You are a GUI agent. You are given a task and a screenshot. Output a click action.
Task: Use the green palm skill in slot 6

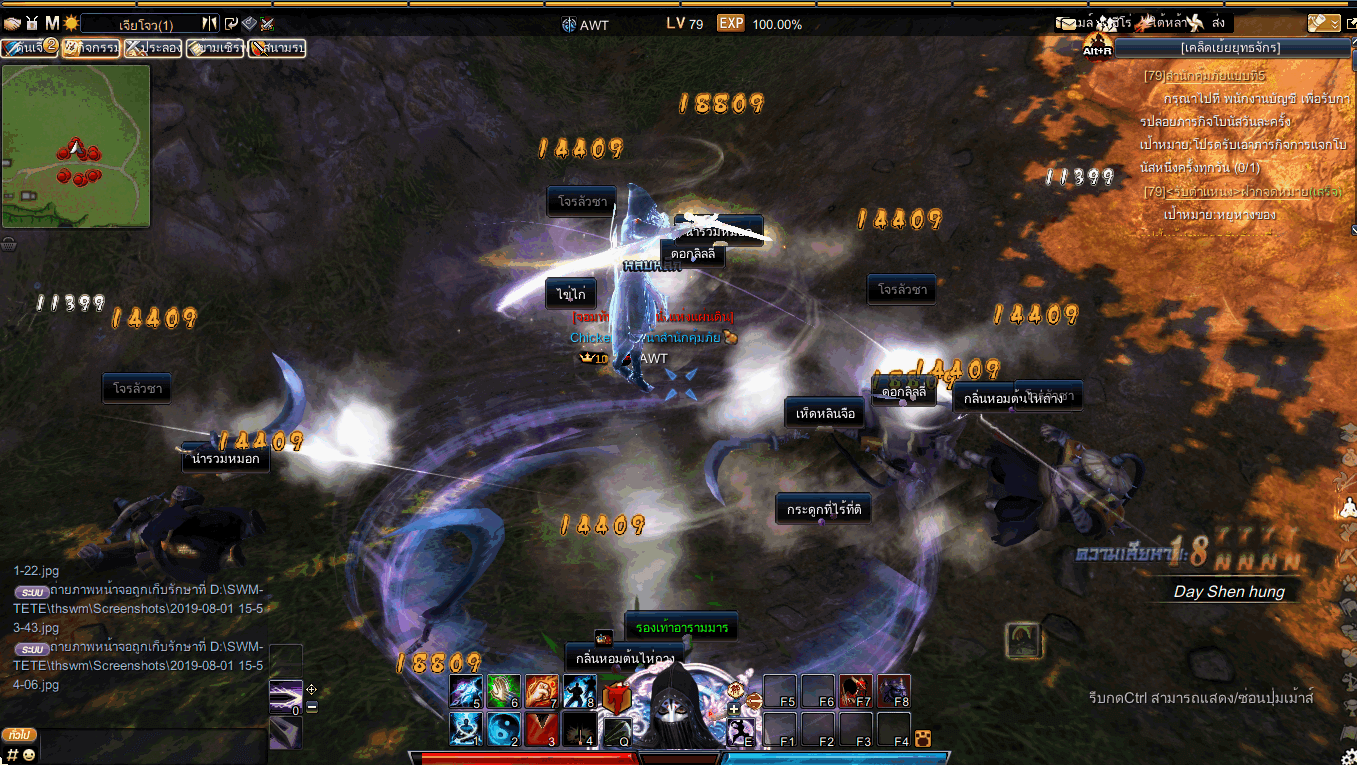point(504,692)
